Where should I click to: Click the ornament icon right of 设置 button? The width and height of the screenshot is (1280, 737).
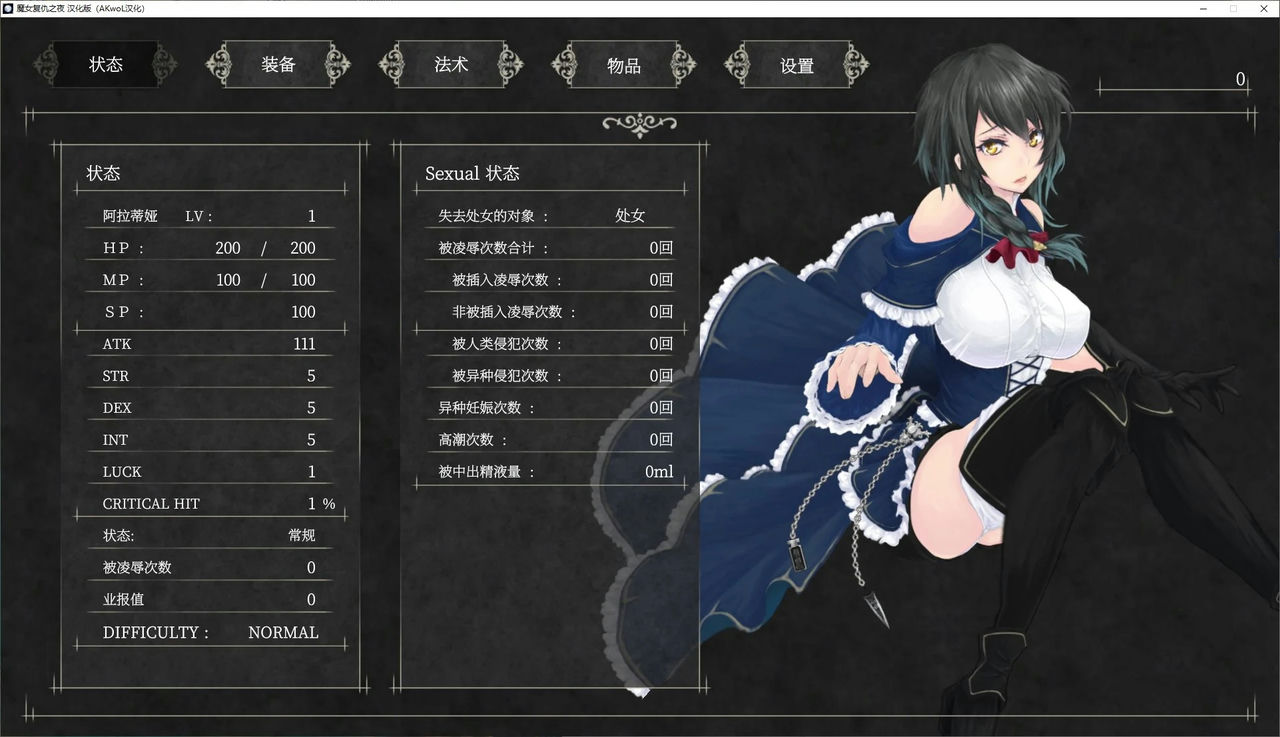856,64
